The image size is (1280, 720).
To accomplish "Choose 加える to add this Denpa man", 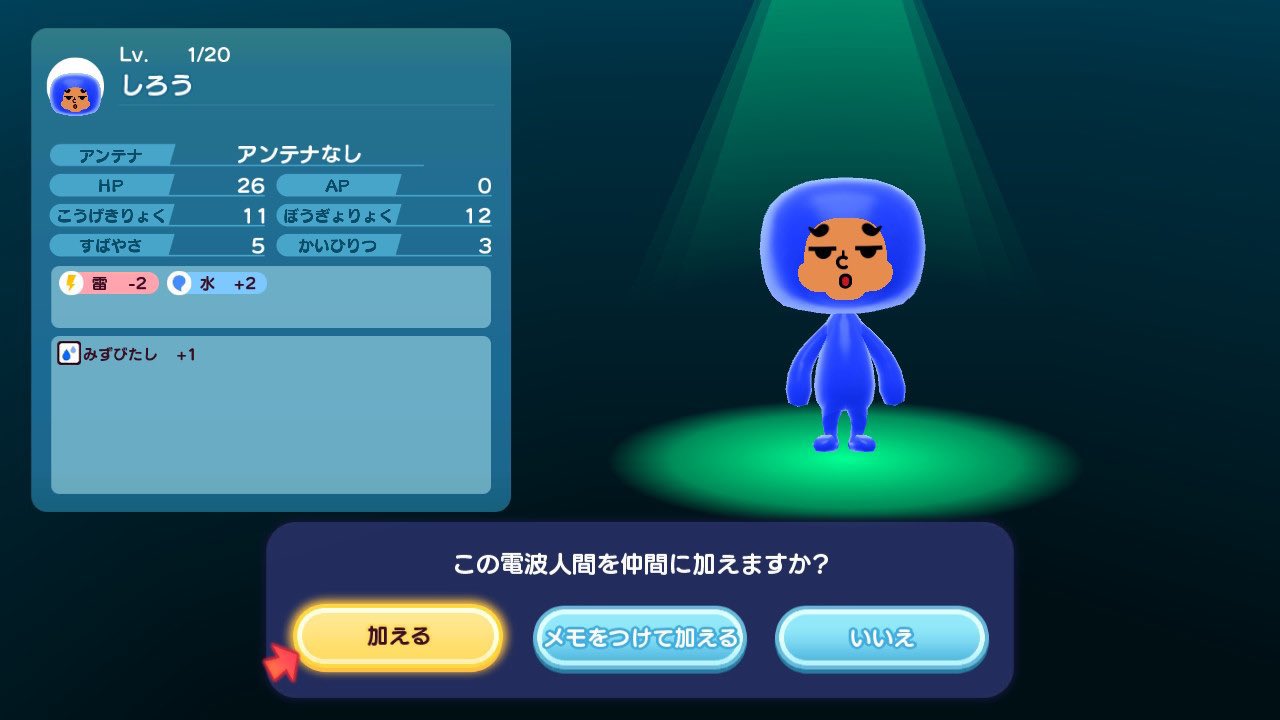I will 398,637.
